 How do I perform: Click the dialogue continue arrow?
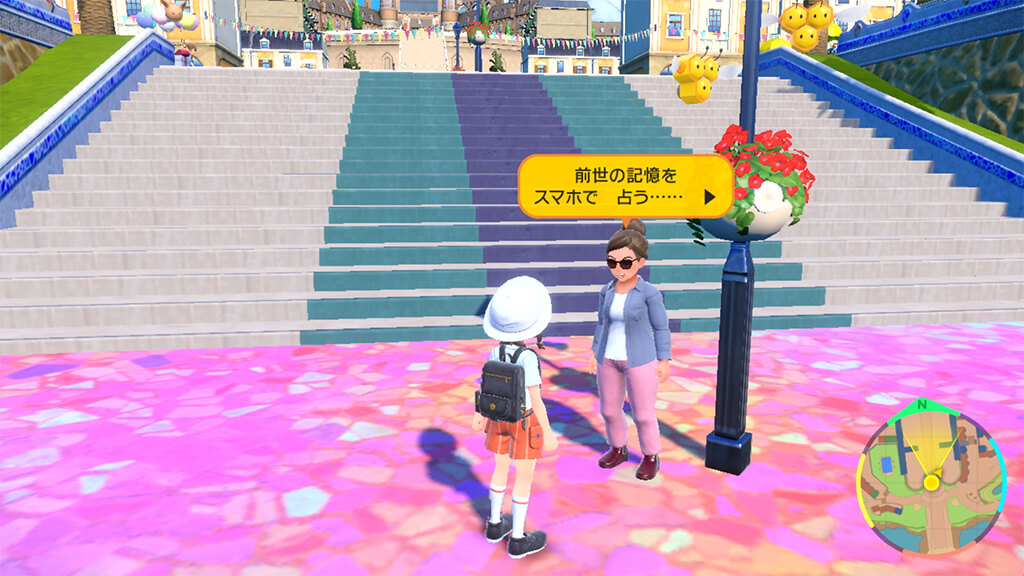pos(710,198)
